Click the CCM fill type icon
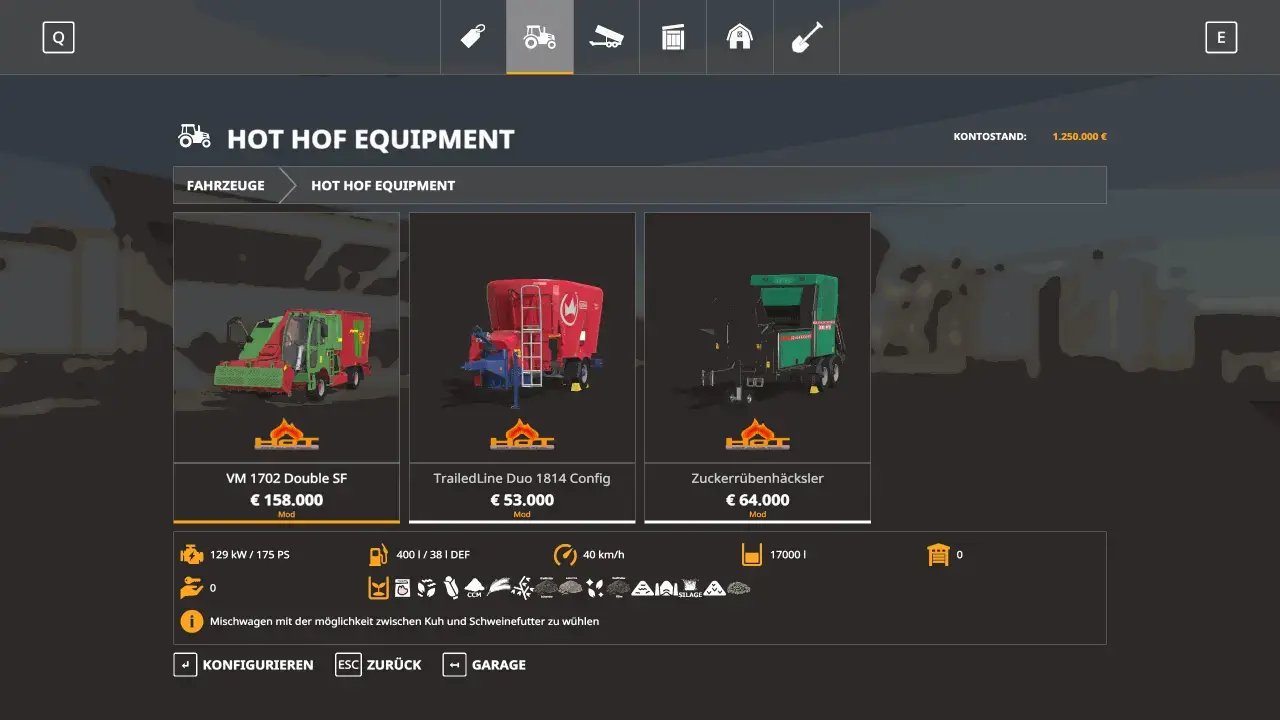The height and width of the screenshot is (720, 1280). pyautogui.click(x=472, y=585)
